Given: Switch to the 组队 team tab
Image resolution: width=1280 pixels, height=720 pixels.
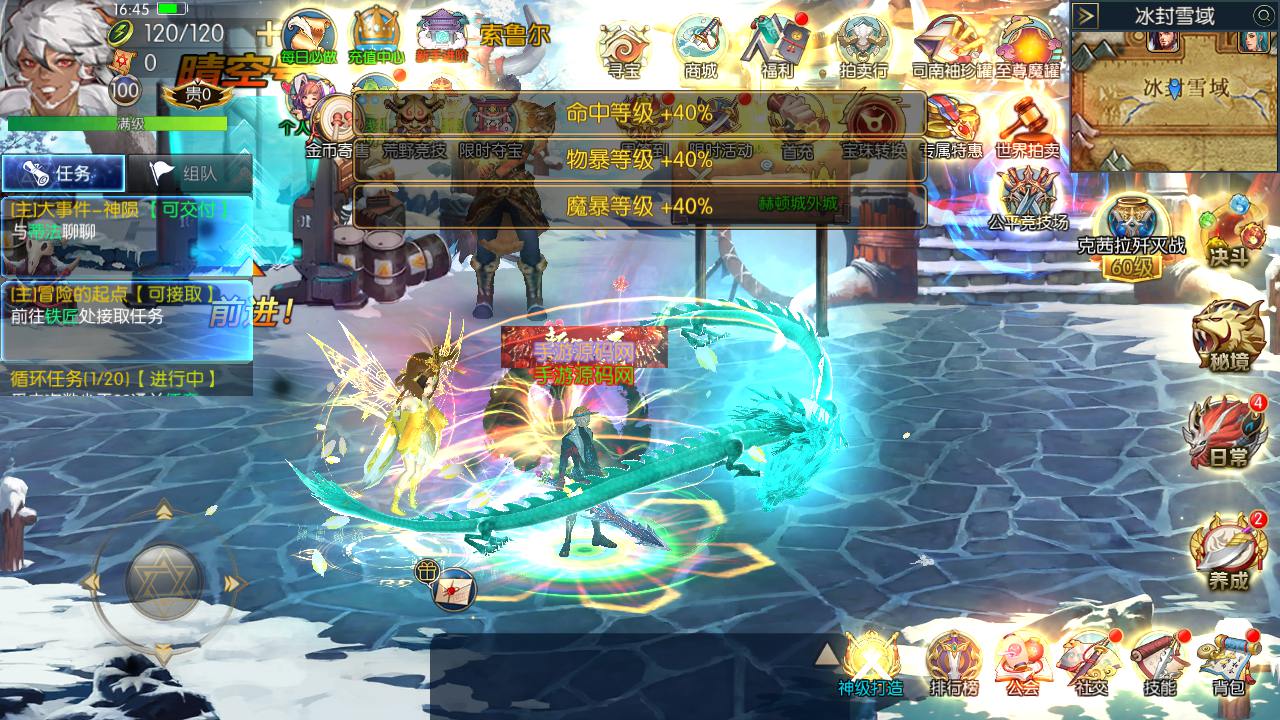Looking at the screenshot, I should click(188, 173).
